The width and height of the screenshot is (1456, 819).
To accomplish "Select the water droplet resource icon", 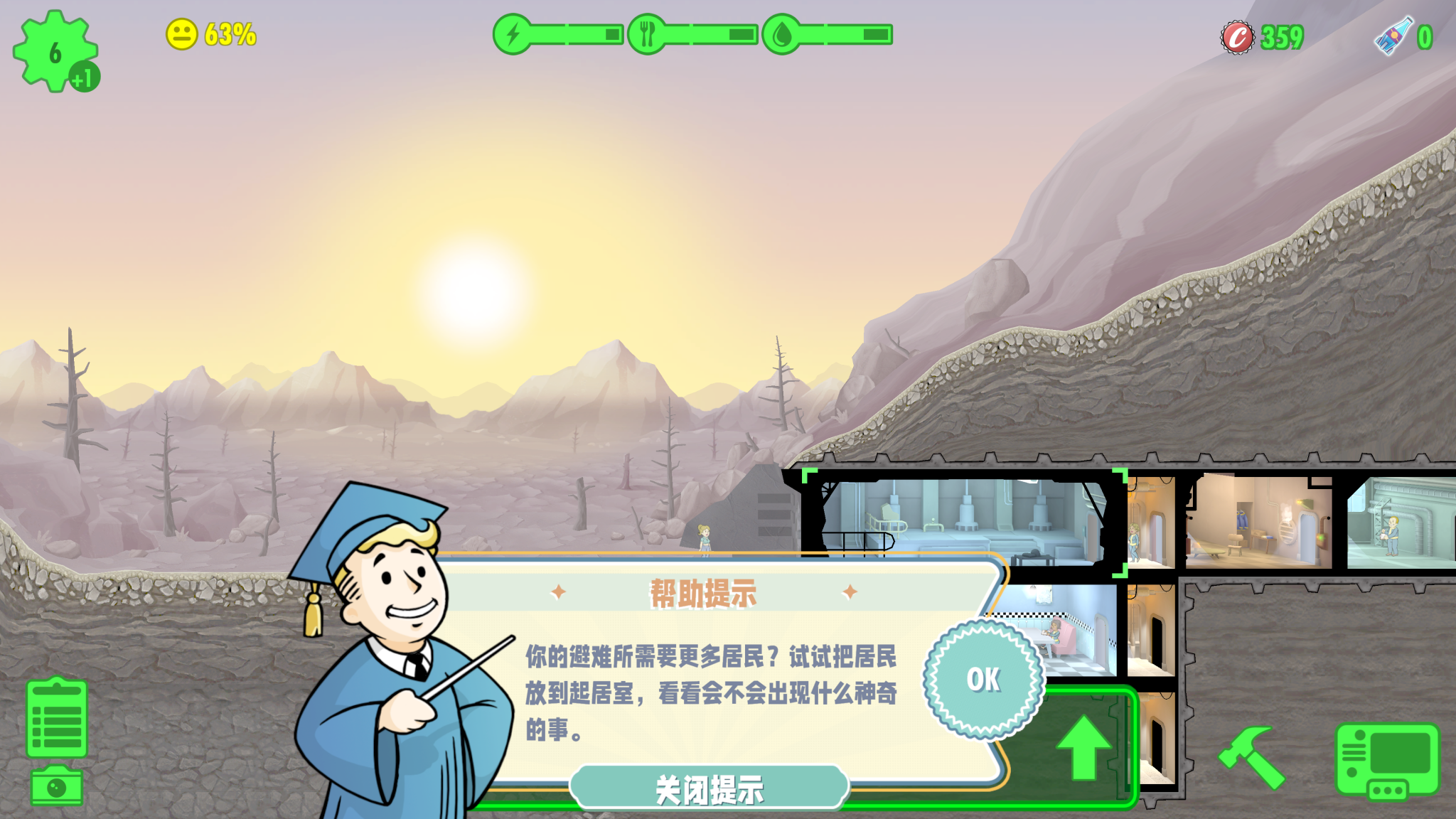I will point(782,32).
